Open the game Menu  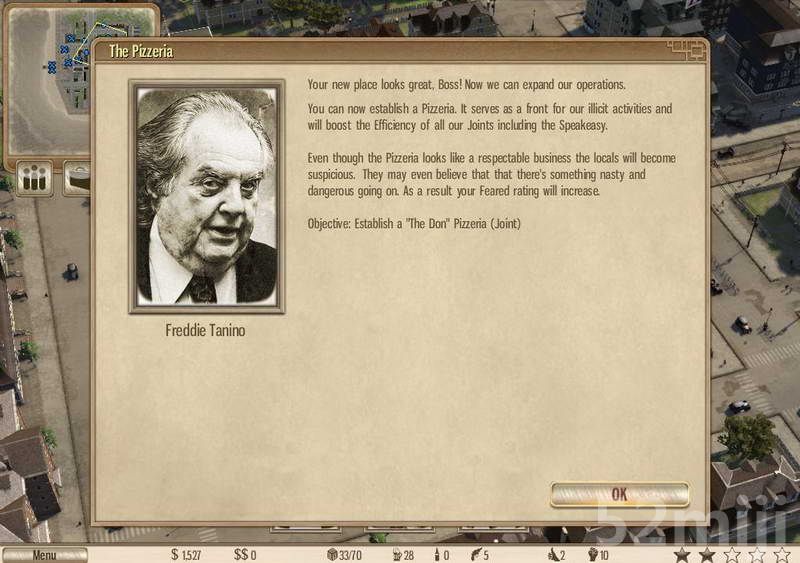click(44, 555)
